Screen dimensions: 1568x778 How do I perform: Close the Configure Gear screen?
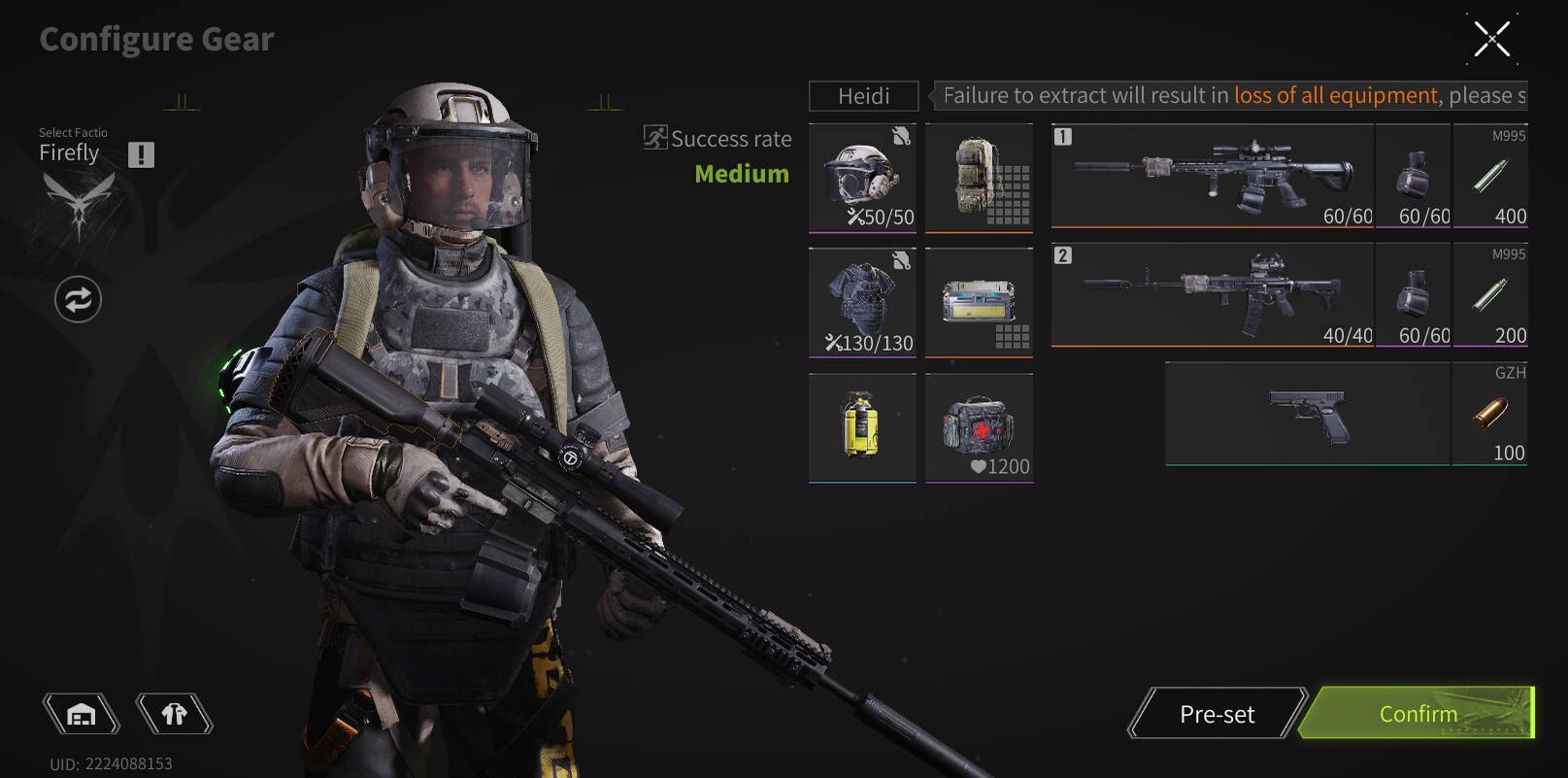pyautogui.click(x=1491, y=39)
